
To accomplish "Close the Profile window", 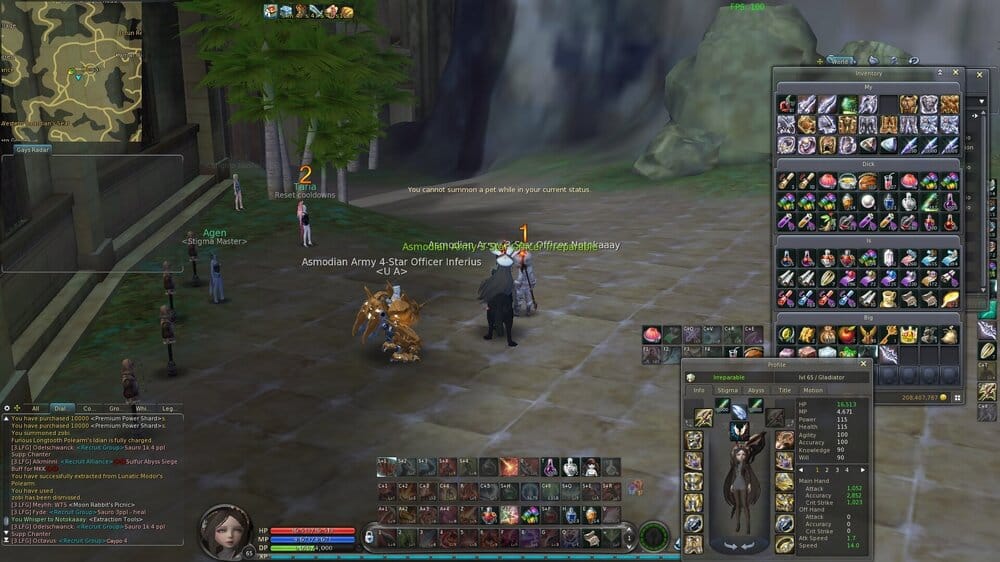I will tap(864, 364).
